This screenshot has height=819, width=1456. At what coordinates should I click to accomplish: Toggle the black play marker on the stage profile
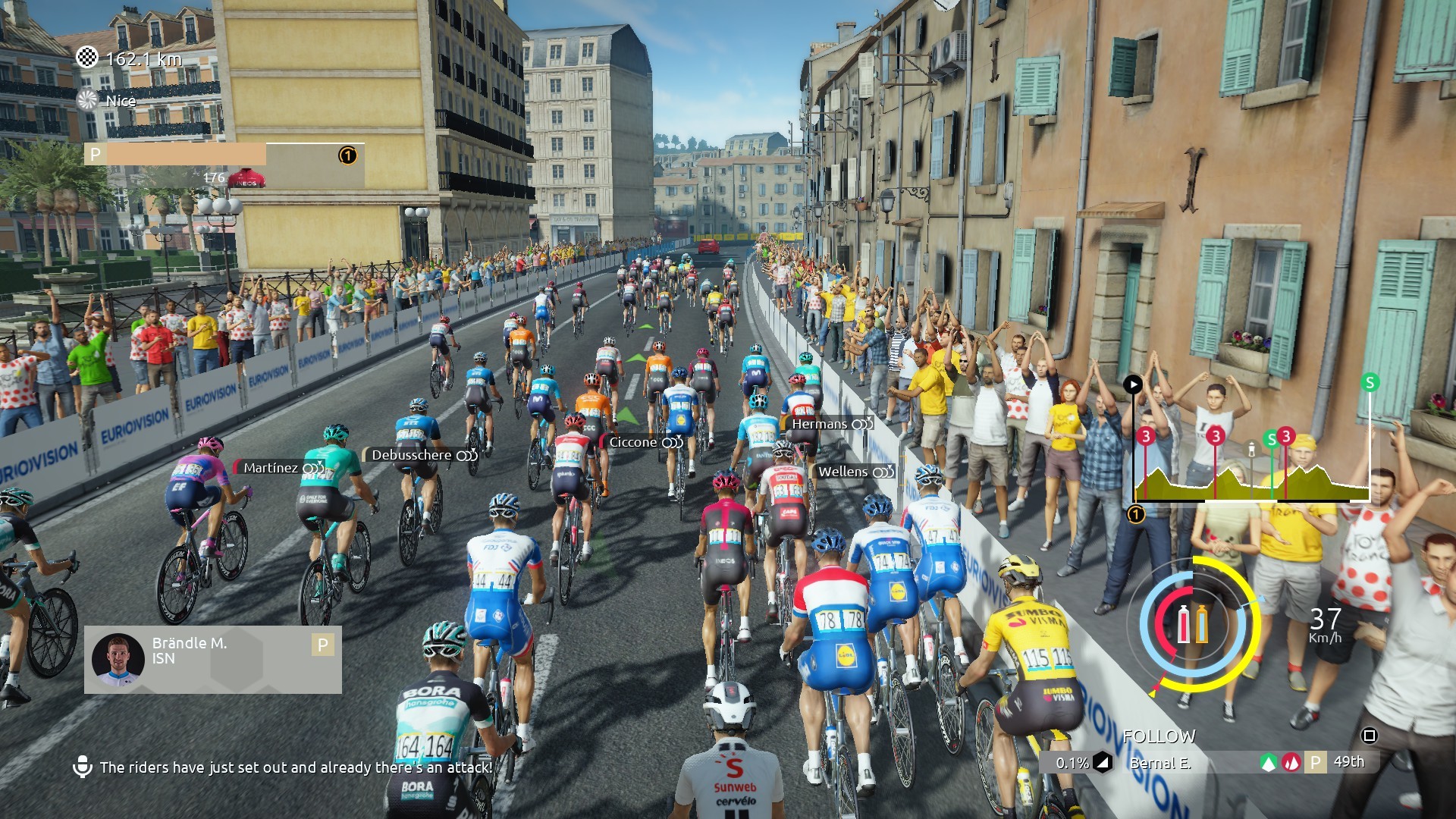click(x=1133, y=384)
